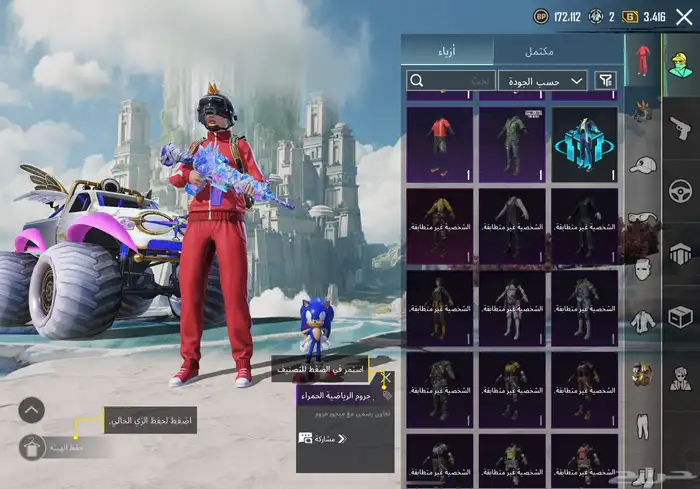This screenshot has height=489, width=700.
Task: Click the مشاركة share button
Action: click(x=324, y=439)
